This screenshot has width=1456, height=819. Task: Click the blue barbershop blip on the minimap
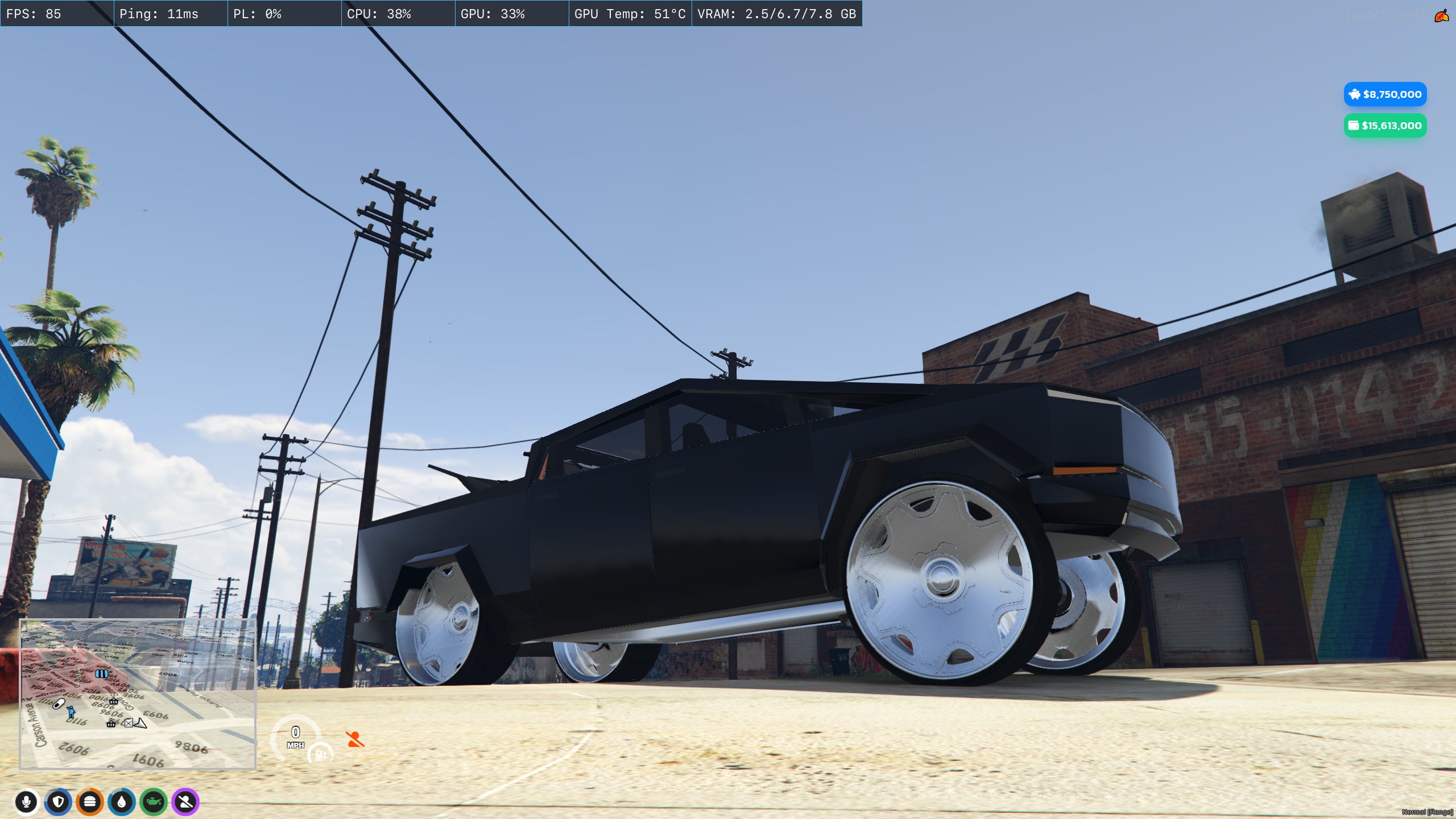click(102, 675)
